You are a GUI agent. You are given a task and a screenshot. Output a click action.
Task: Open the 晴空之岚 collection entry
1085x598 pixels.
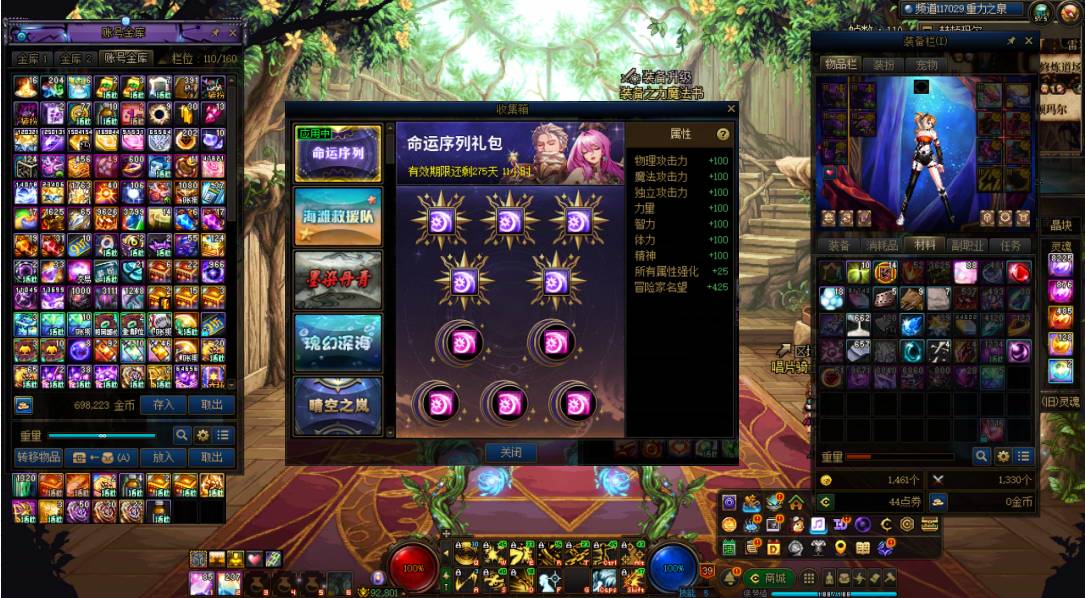[x=338, y=405]
